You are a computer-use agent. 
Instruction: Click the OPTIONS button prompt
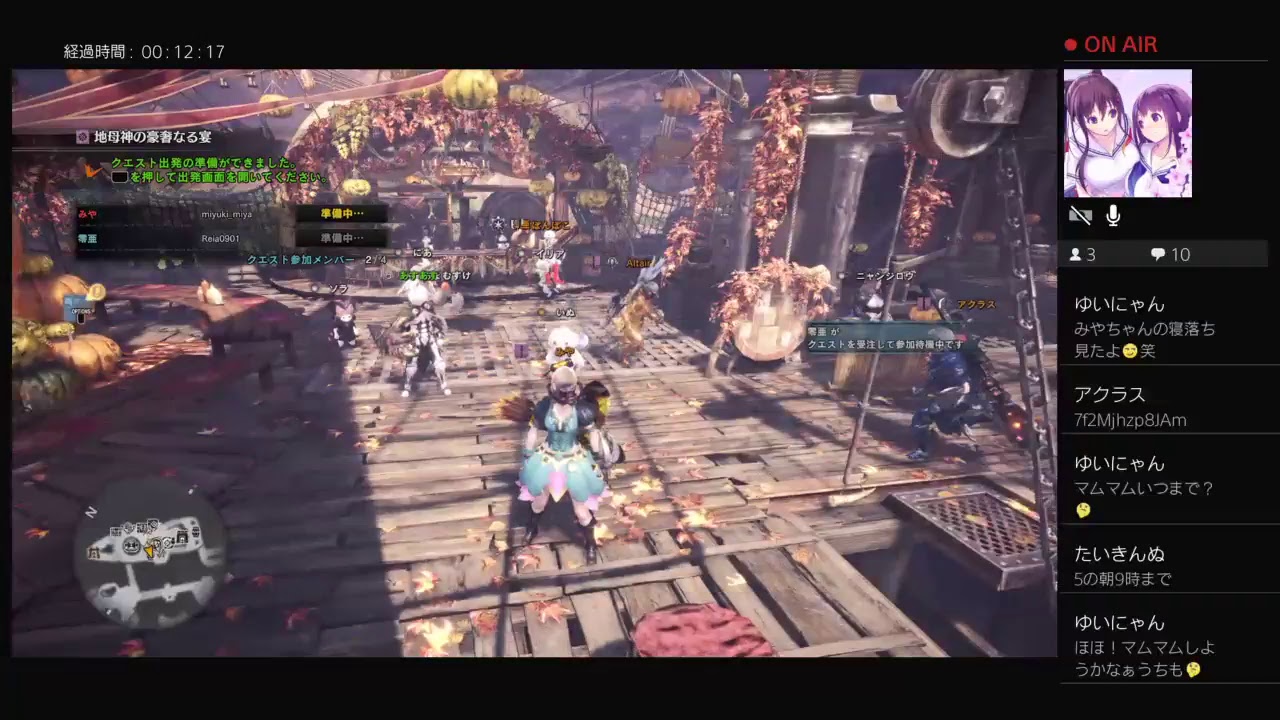(x=81, y=311)
